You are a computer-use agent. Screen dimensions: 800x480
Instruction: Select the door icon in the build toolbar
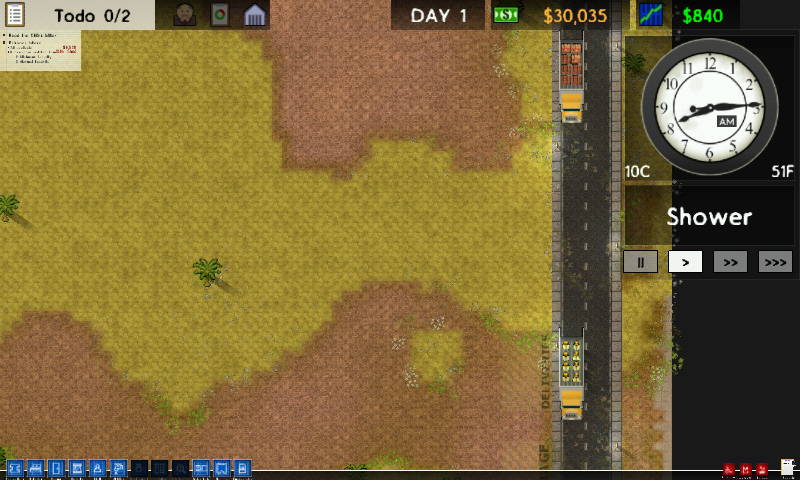(56, 468)
